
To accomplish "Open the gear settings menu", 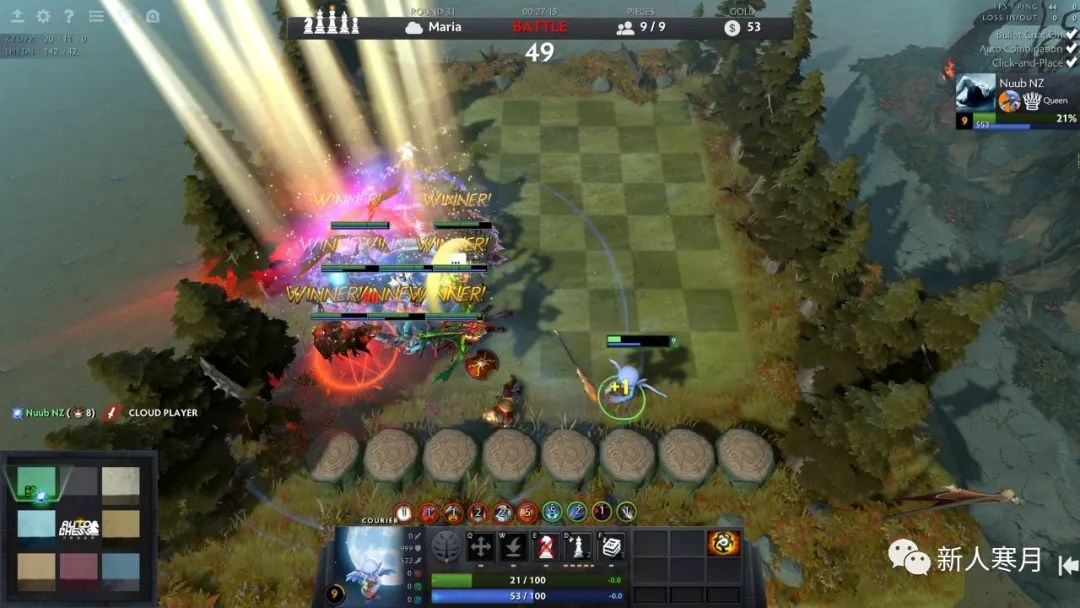I will pyautogui.click(x=43, y=16).
